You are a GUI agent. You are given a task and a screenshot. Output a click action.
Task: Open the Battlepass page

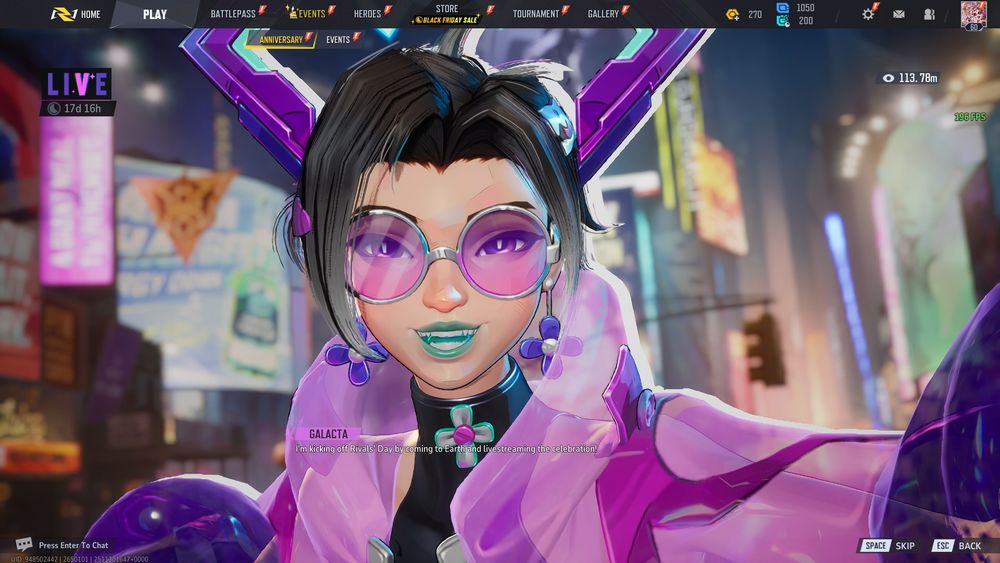pyautogui.click(x=234, y=14)
